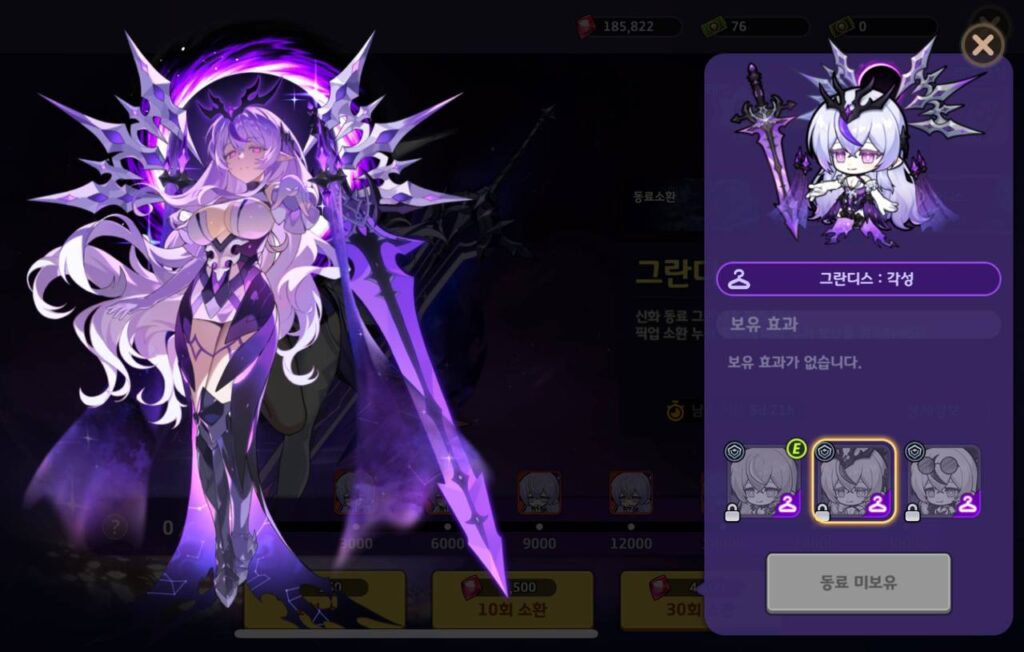
Task: Select the costume marked with green E badge
Action: pos(762,480)
